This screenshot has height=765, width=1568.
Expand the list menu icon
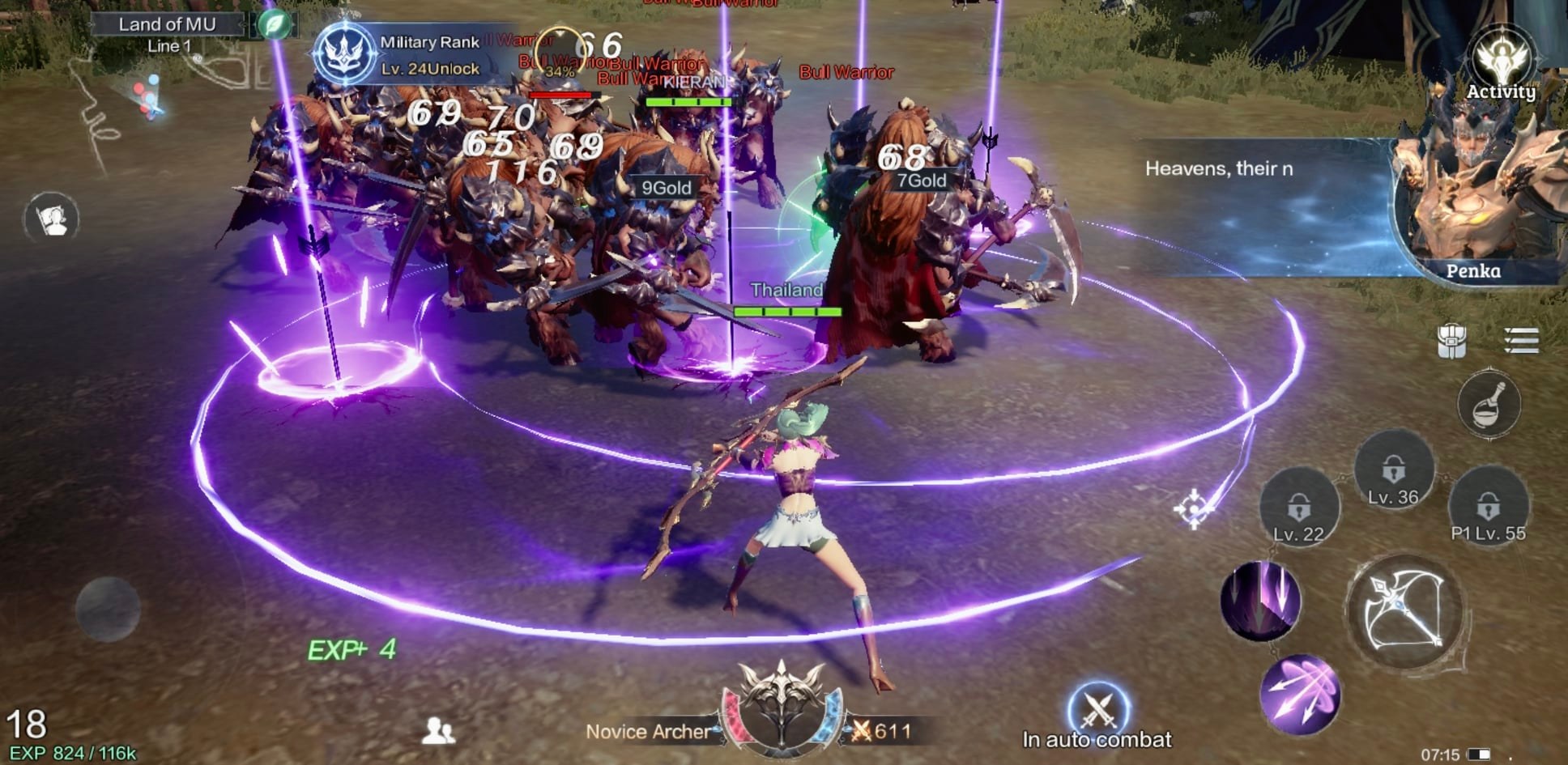click(1520, 341)
